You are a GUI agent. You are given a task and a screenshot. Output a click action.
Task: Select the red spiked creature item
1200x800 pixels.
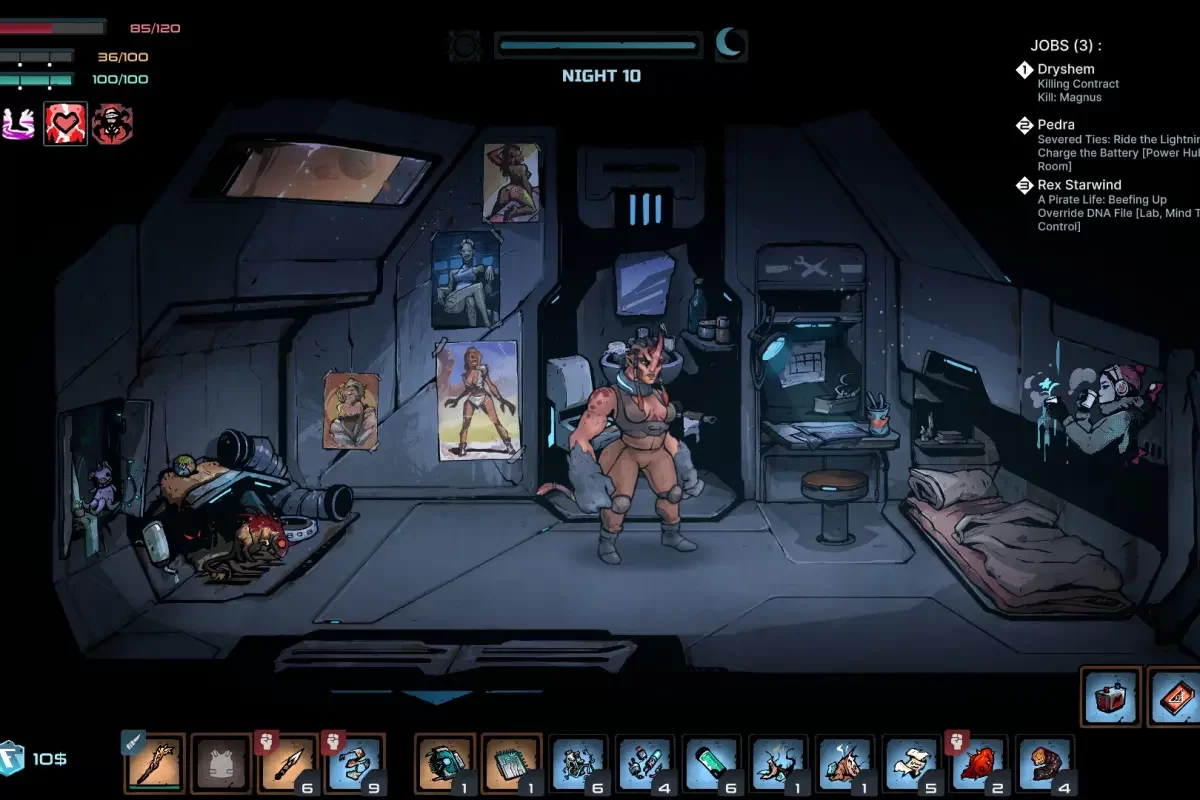point(978,765)
